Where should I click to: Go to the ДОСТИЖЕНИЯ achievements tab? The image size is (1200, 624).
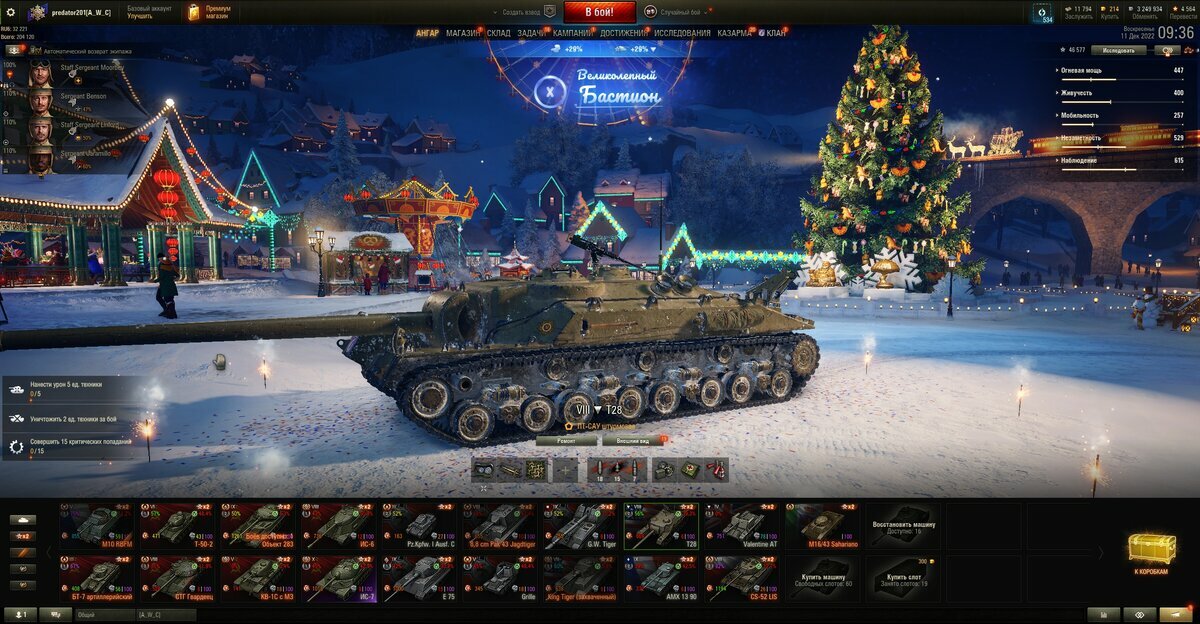[623, 33]
